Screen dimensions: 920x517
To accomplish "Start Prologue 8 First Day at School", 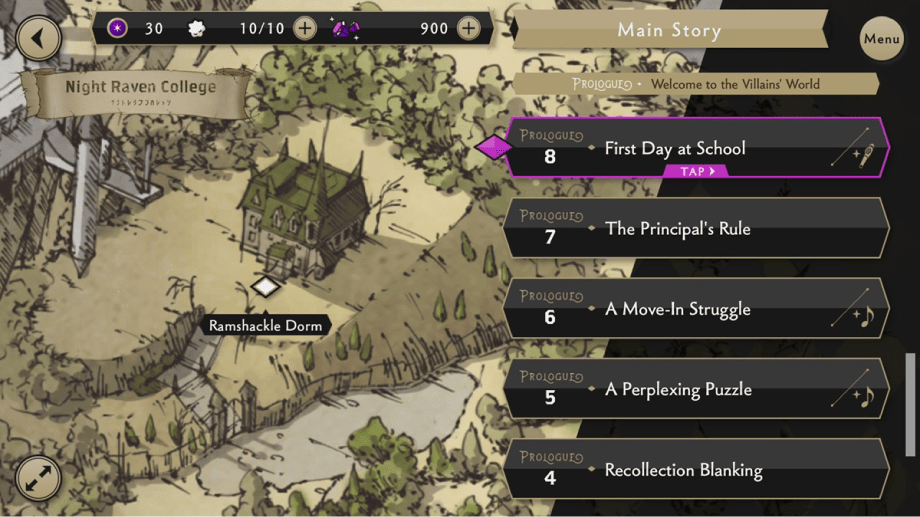I will [697, 149].
